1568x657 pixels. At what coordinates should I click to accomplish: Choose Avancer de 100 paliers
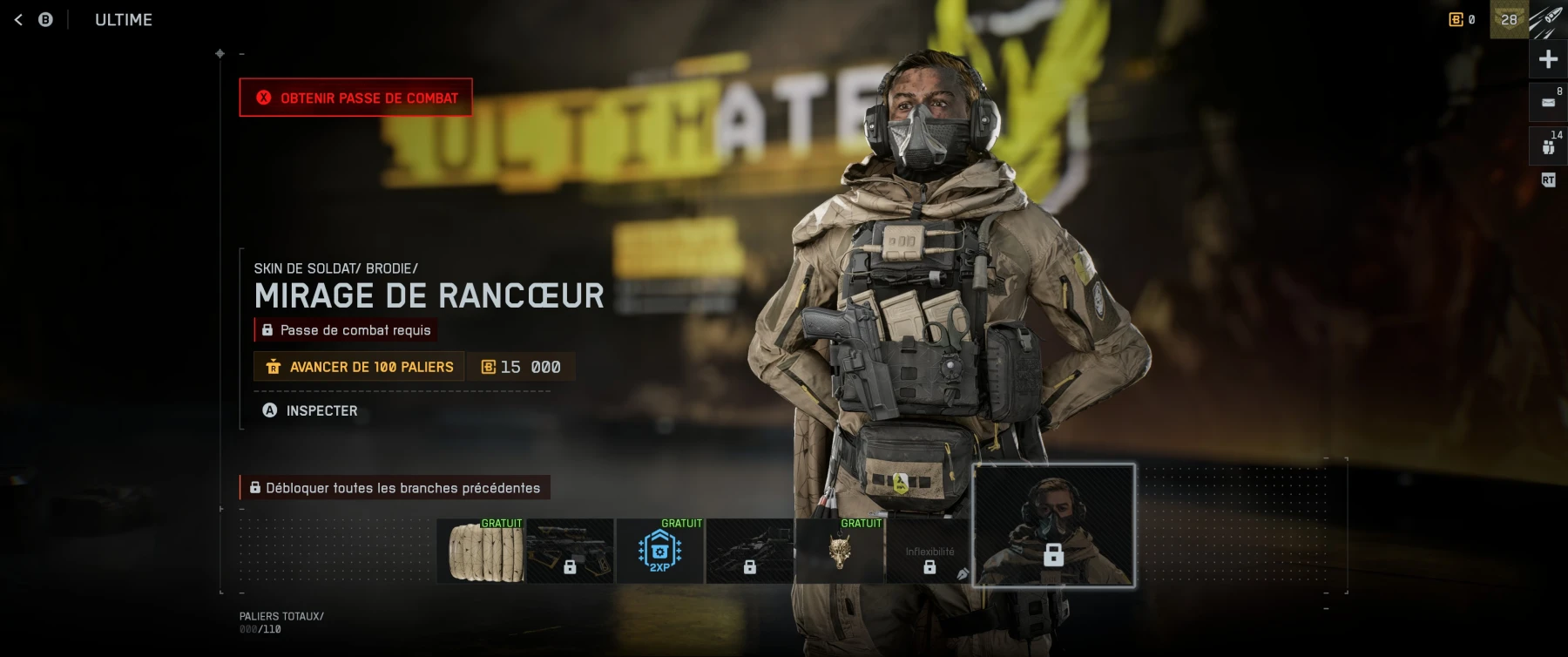click(359, 367)
